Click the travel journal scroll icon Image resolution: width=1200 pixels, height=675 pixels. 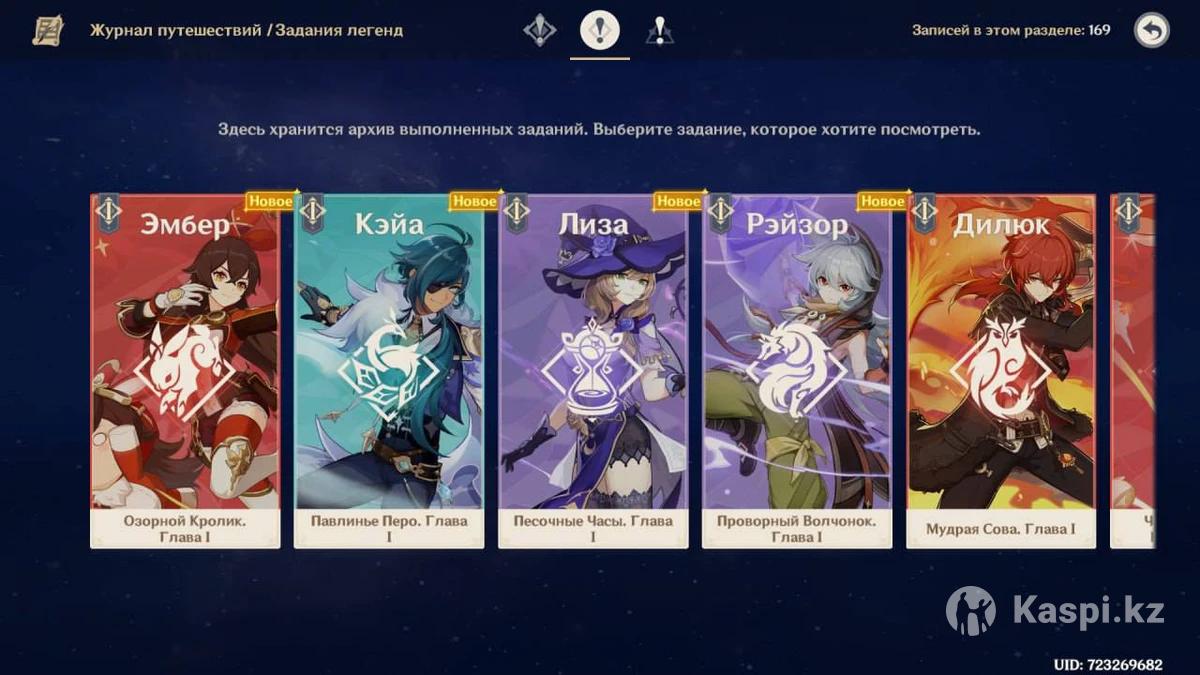(x=47, y=31)
